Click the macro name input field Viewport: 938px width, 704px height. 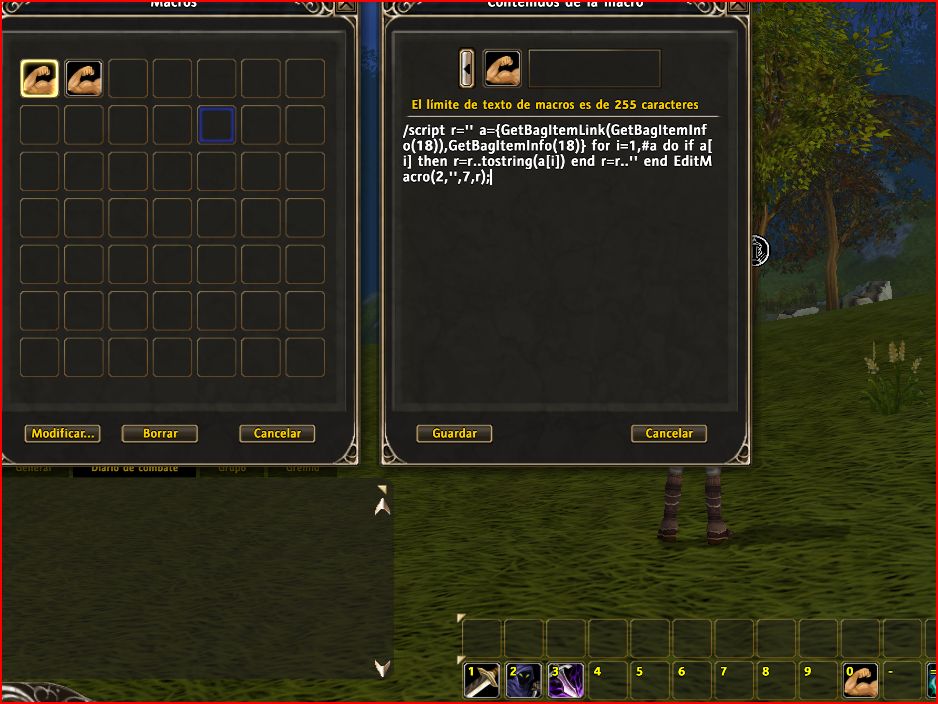(594, 69)
